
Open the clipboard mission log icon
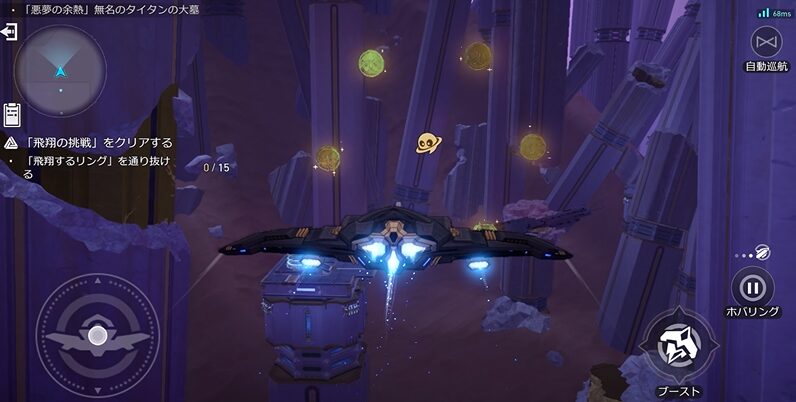[x=12, y=113]
